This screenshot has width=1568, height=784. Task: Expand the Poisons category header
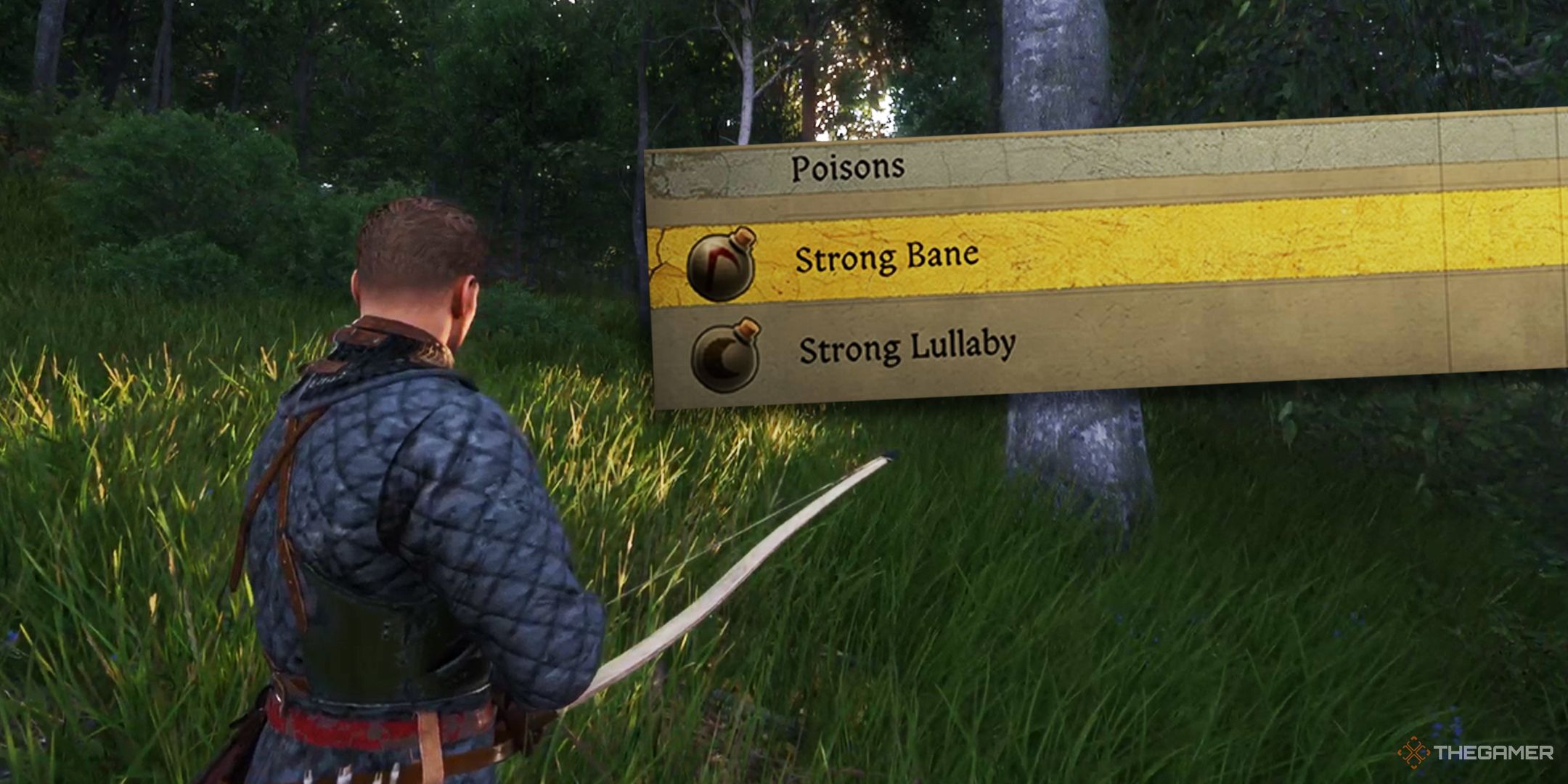click(849, 166)
